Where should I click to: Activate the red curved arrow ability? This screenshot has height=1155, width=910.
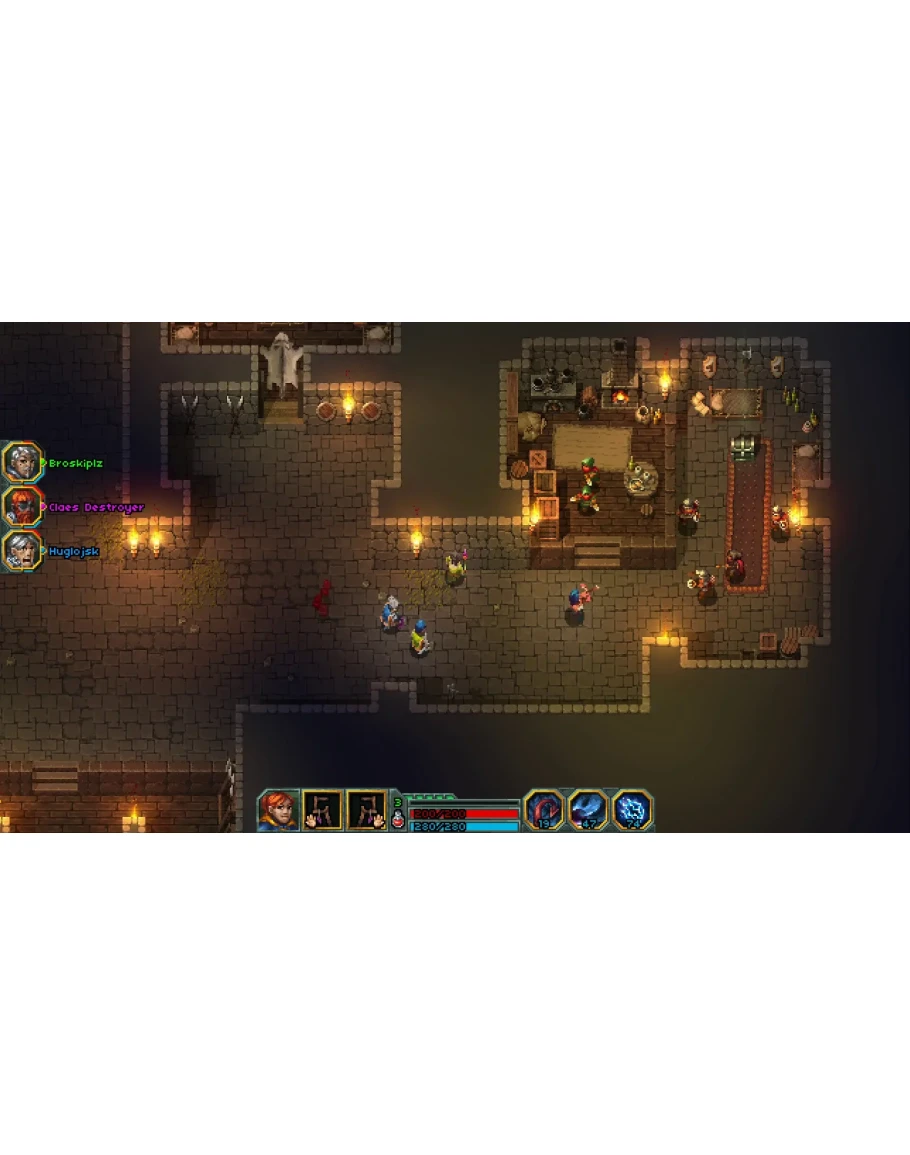(x=545, y=810)
